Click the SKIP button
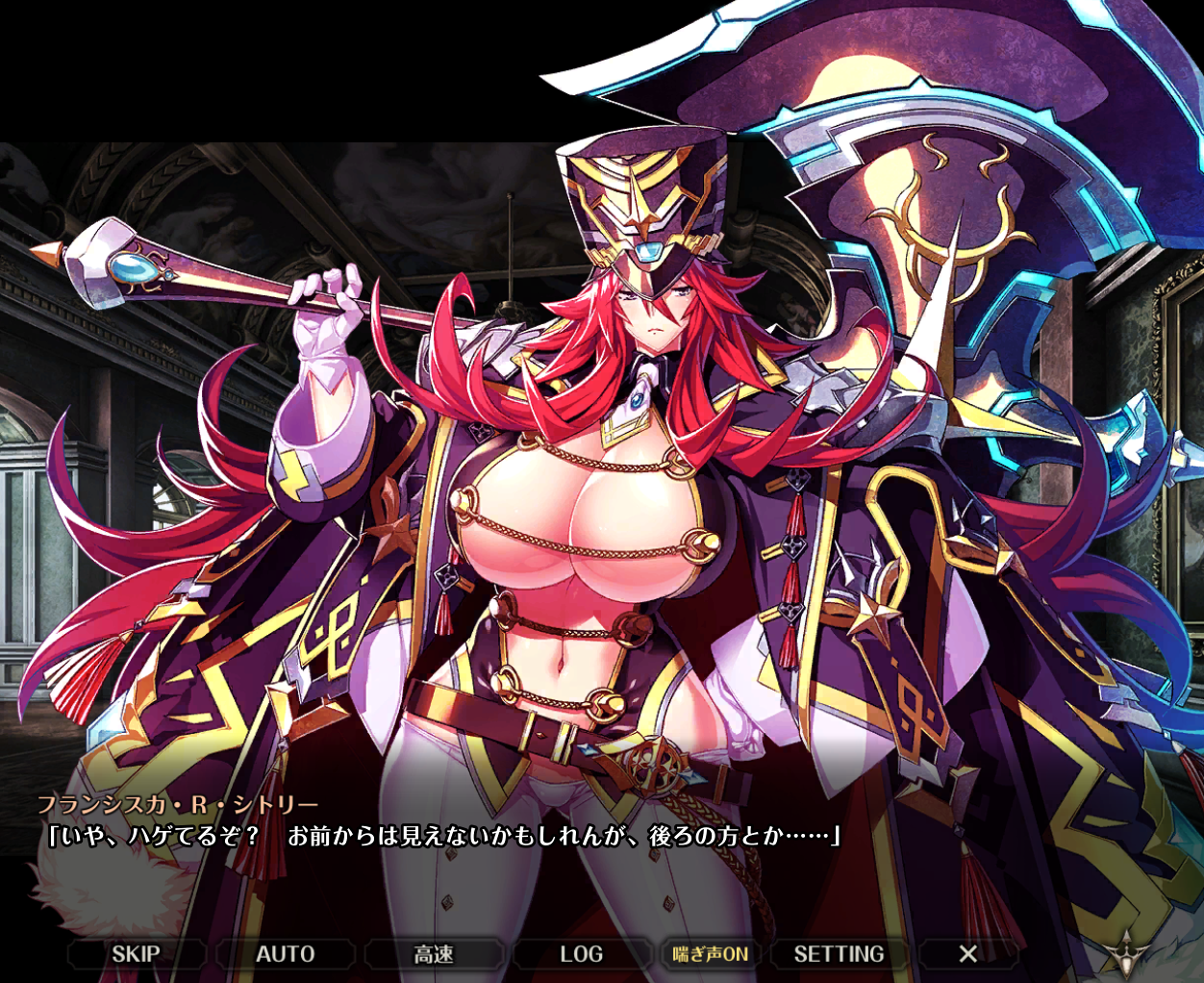Viewport: 1204px width, 983px height. 136,953
